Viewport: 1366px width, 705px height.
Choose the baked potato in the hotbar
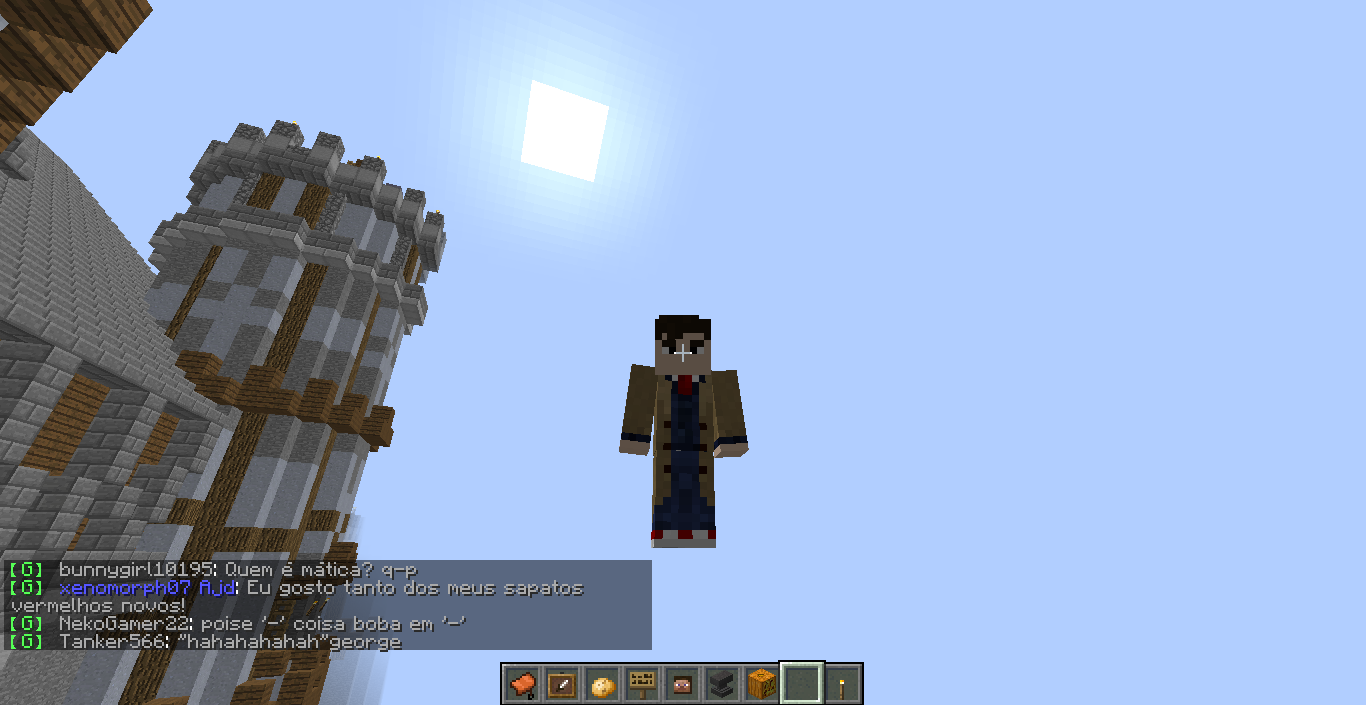coord(602,685)
